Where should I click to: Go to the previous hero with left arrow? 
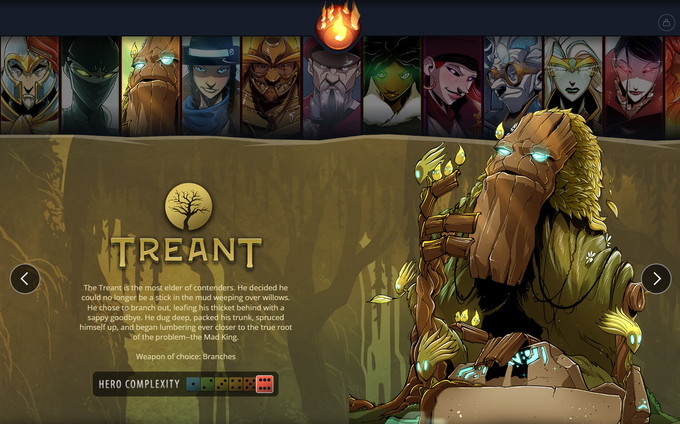(x=25, y=279)
